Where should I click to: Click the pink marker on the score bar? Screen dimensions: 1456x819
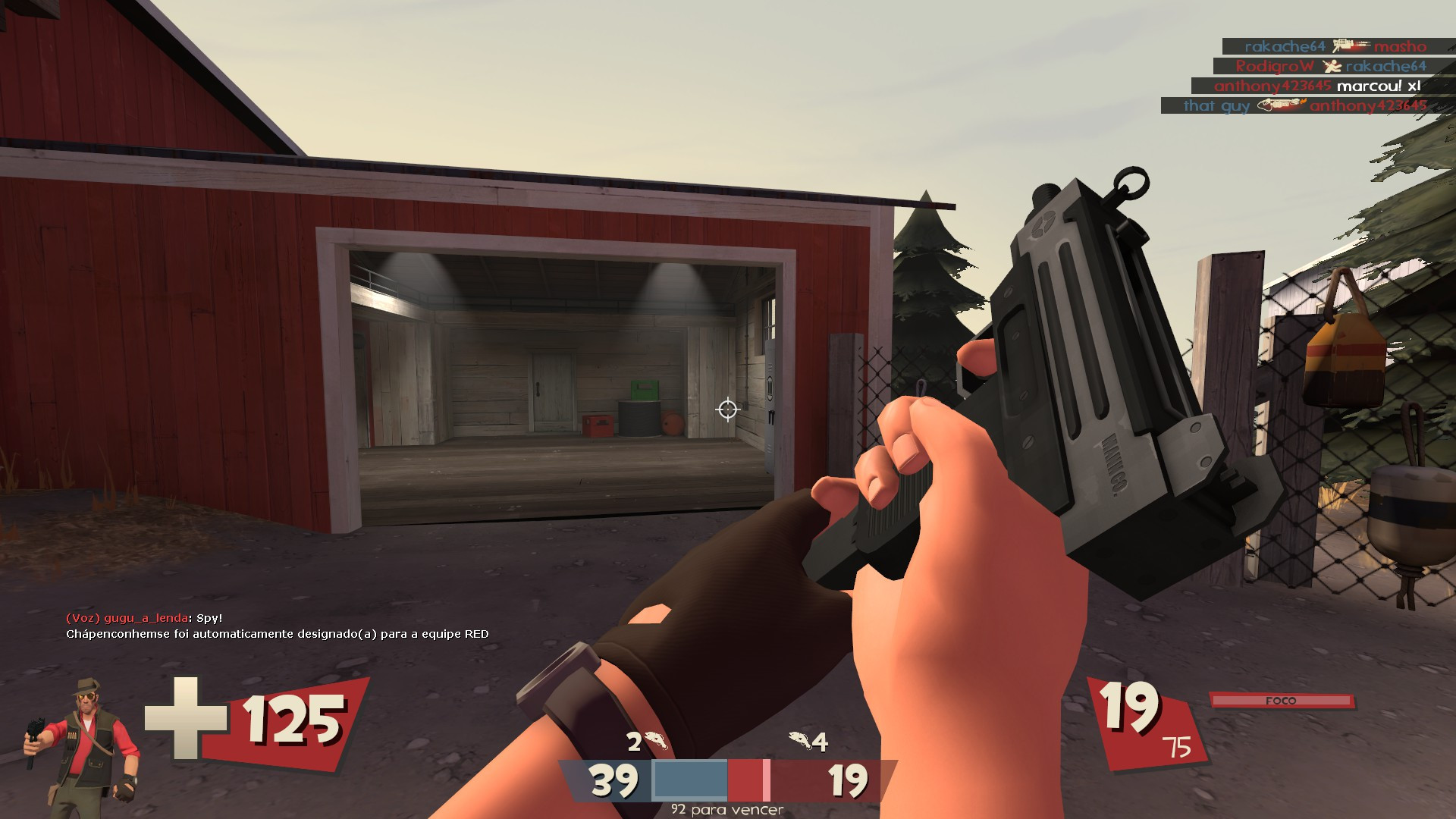pyautogui.click(x=766, y=780)
